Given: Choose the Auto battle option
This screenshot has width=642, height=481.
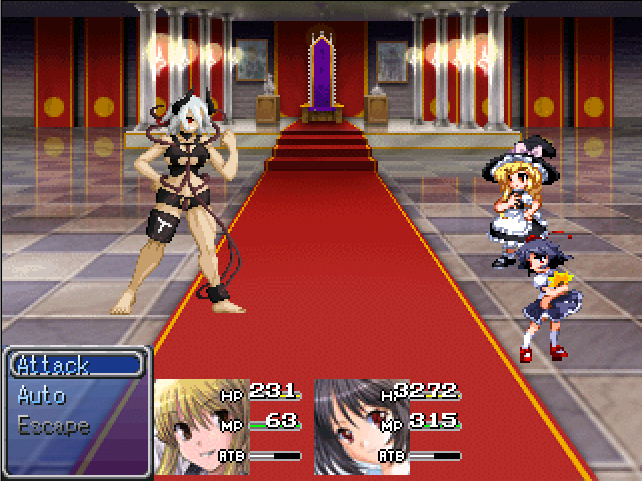Looking at the screenshot, I should 42,395.
